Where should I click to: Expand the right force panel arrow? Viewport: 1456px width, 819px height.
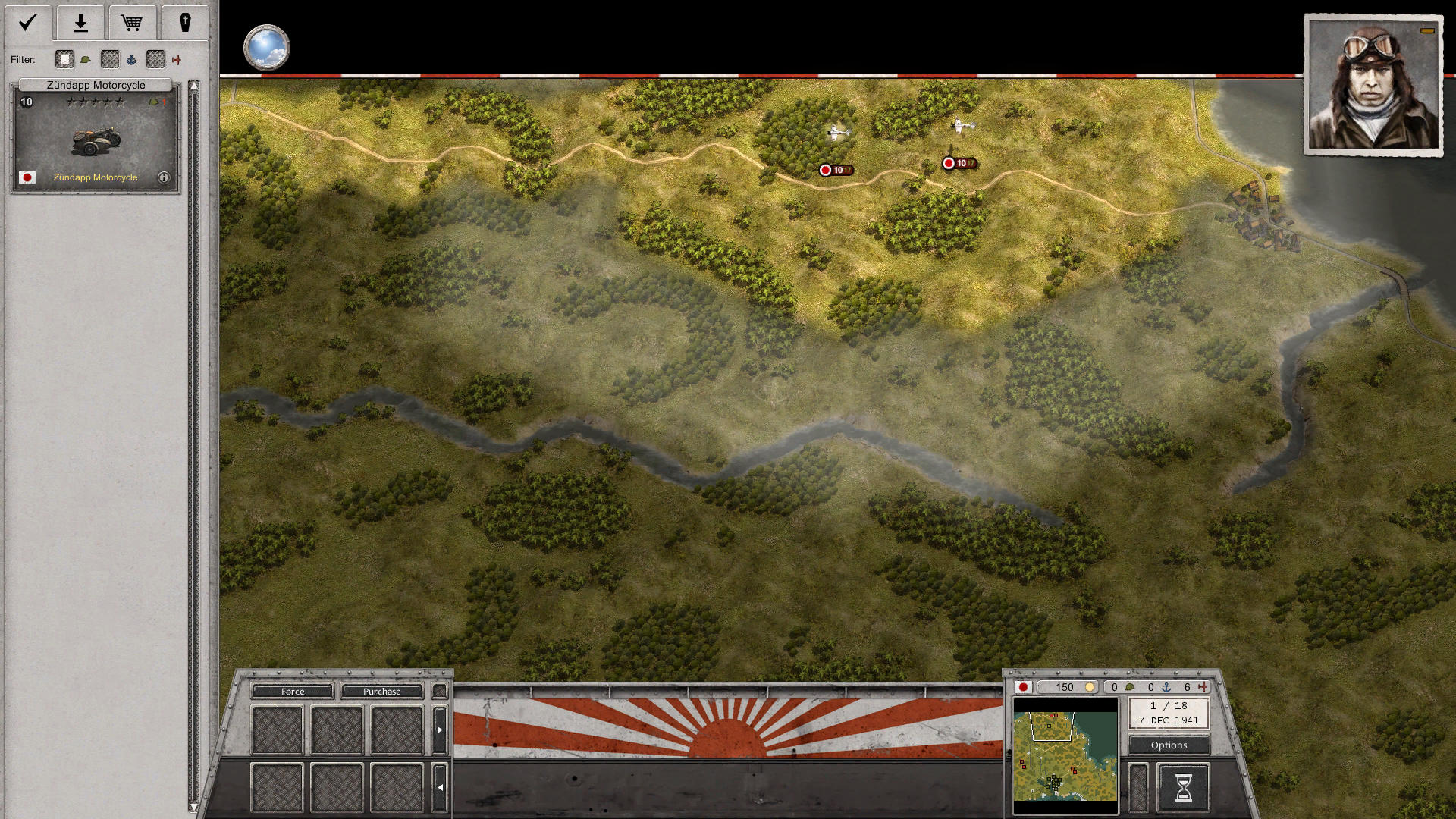tap(440, 728)
